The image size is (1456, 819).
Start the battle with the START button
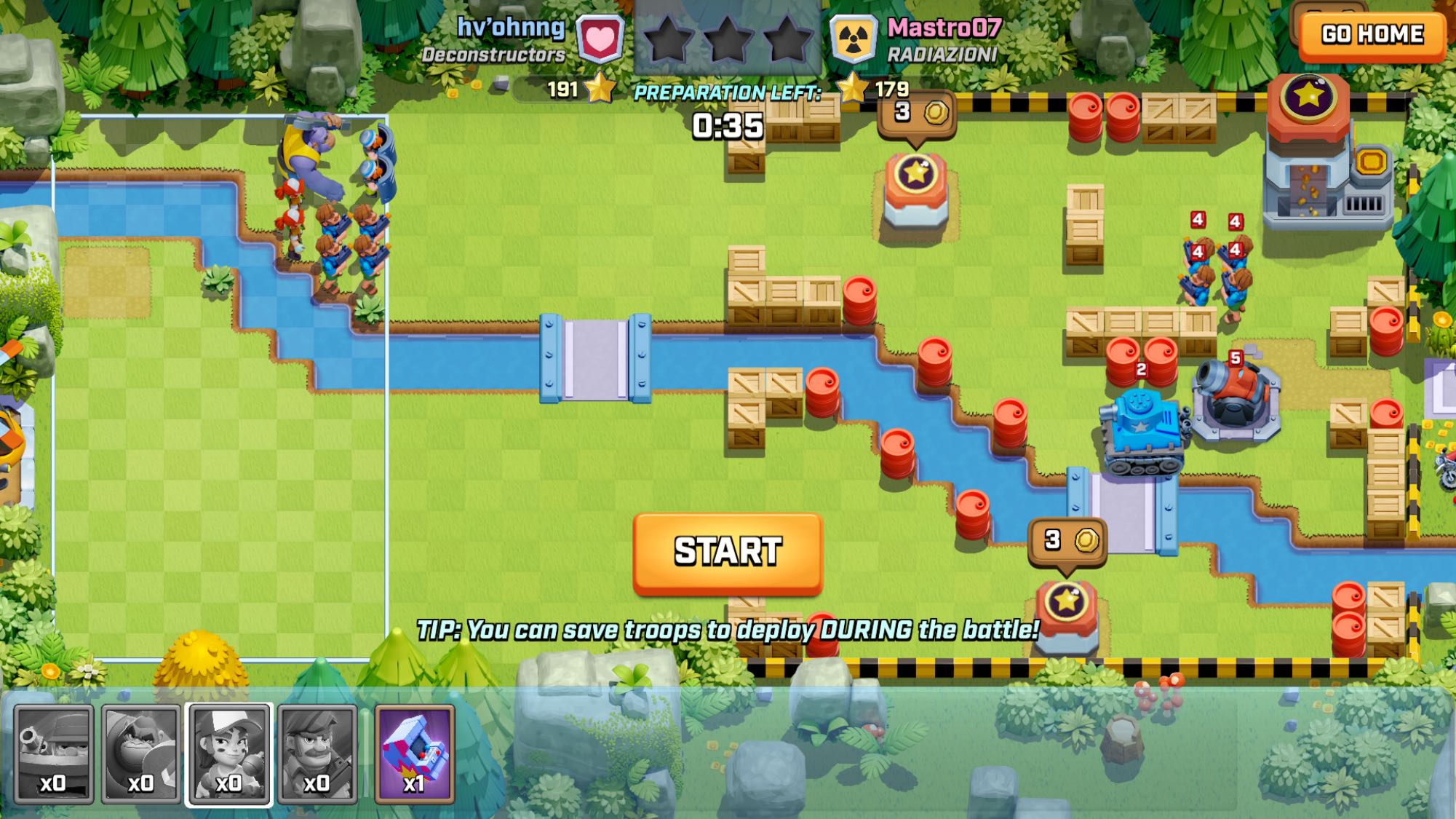coord(728,552)
